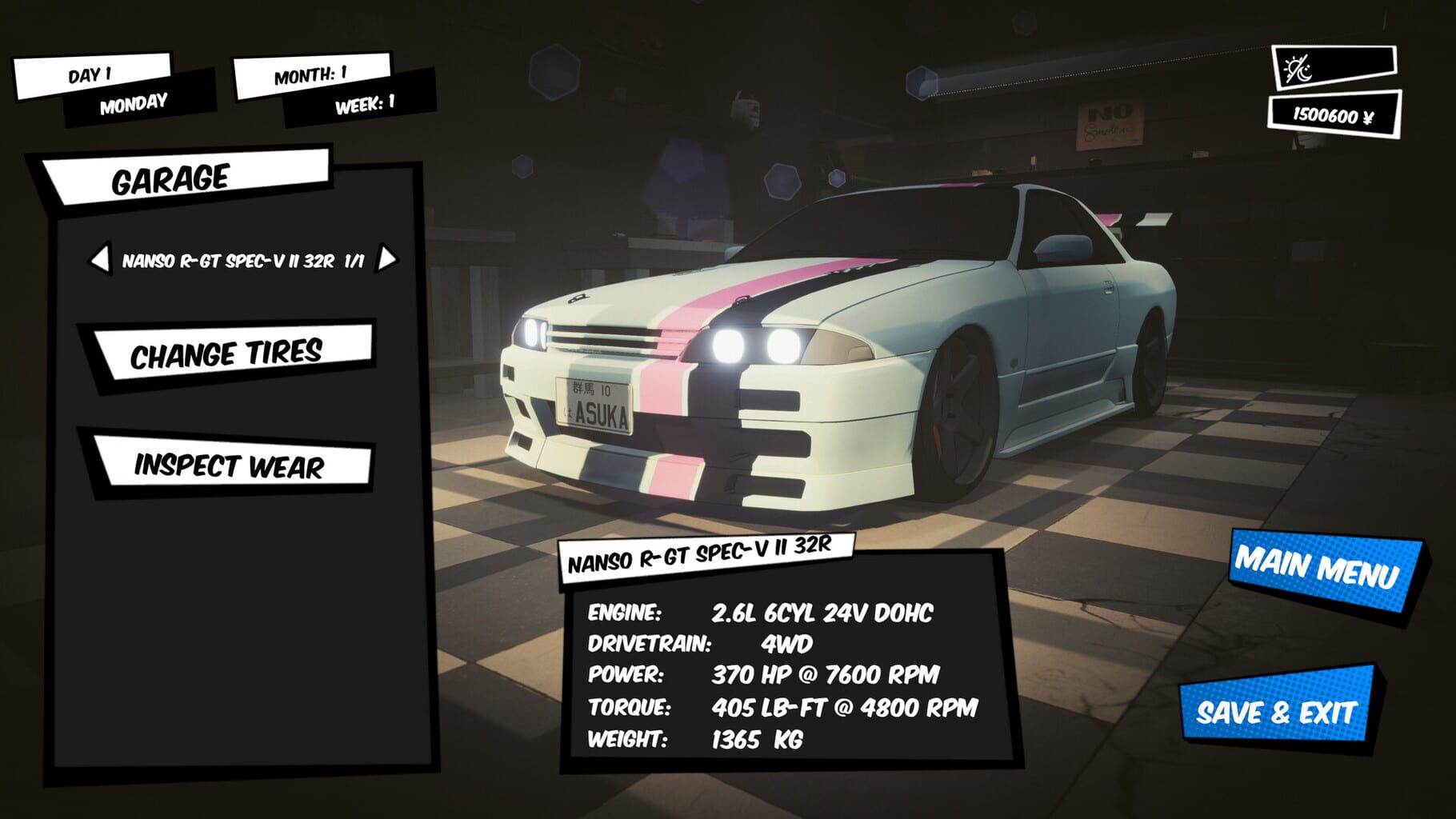Click the right arrow to view next car
This screenshot has width=1456, height=819.
click(388, 260)
